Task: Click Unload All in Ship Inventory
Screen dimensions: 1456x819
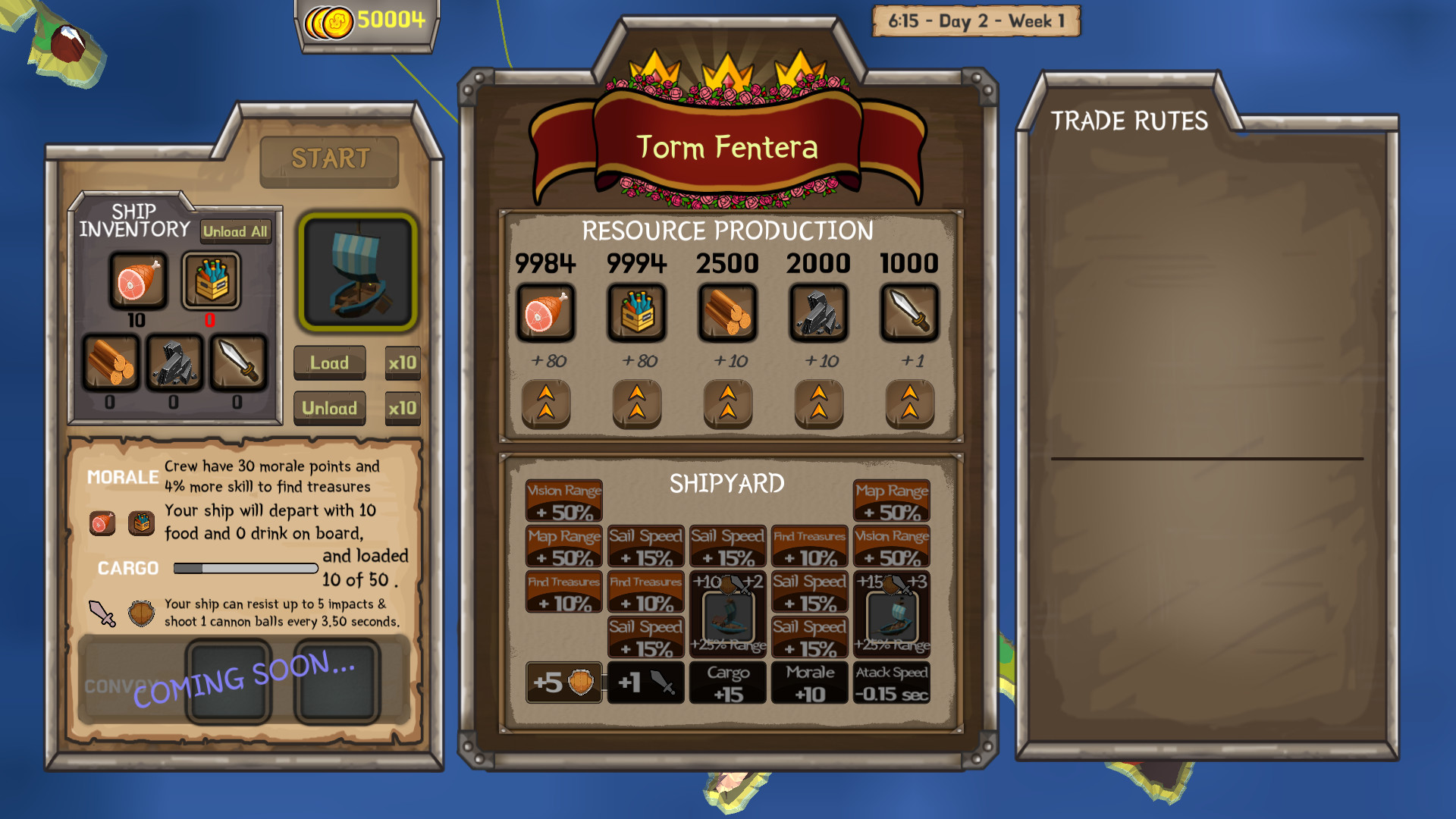Action: (x=235, y=232)
